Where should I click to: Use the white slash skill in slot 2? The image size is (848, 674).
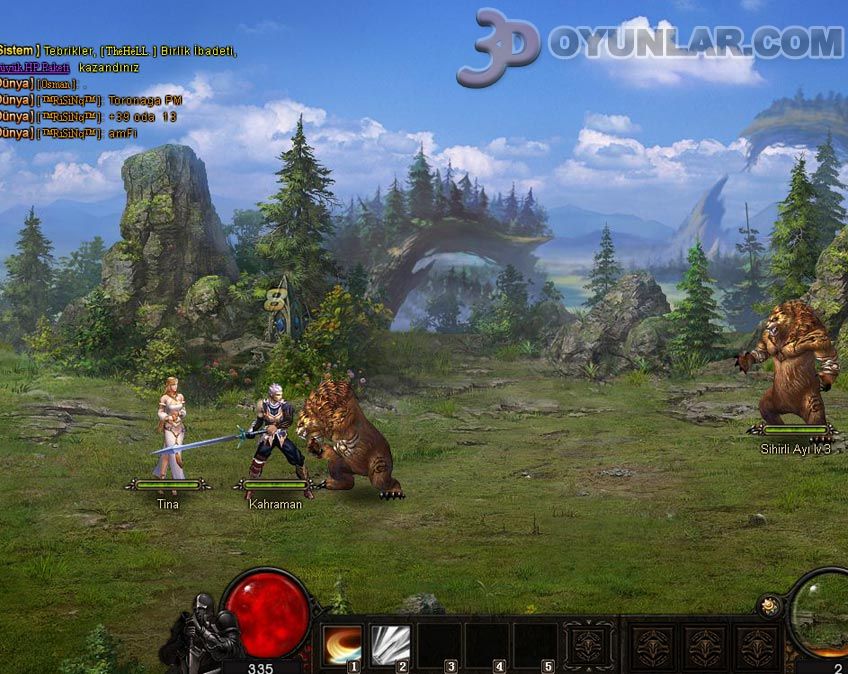click(x=390, y=644)
